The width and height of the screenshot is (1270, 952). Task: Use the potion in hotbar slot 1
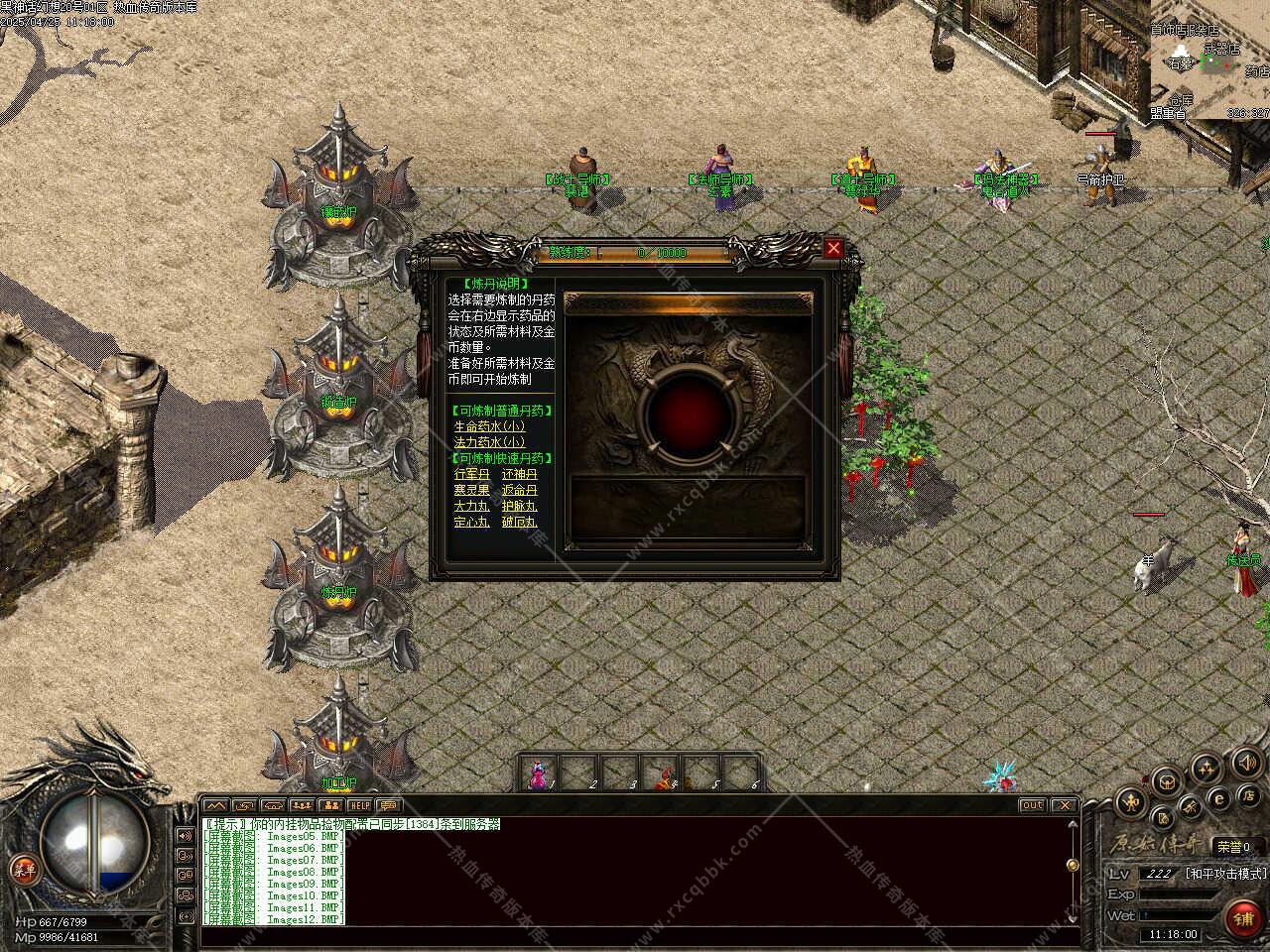pos(539,774)
